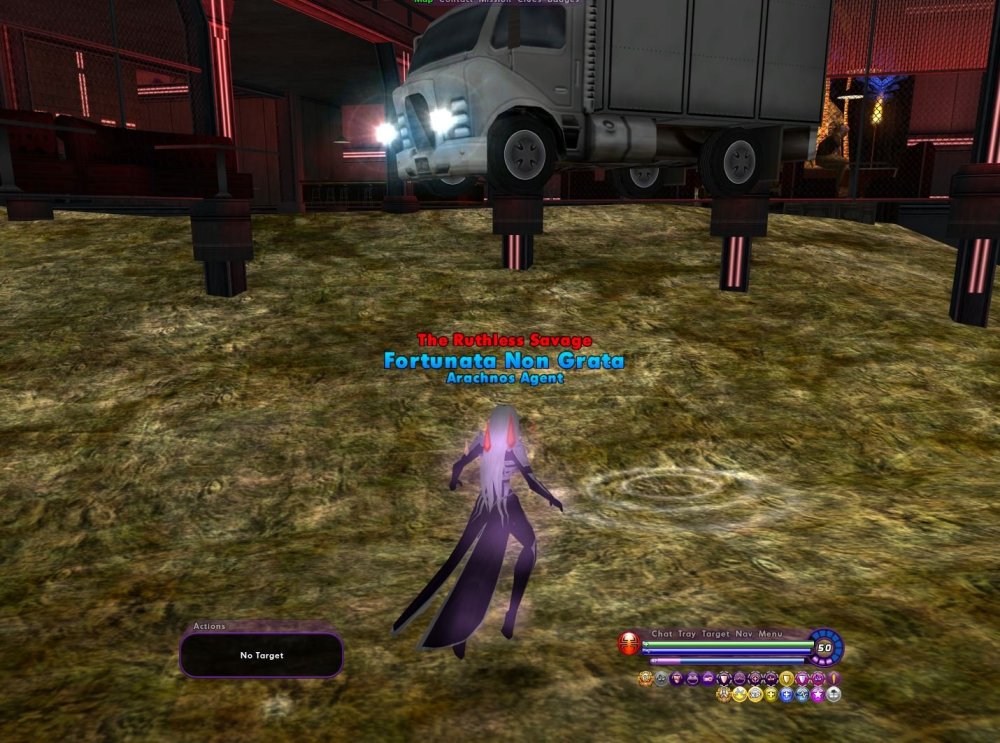The height and width of the screenshot is (743, 1000).
Task: Click the level 50 experience ring
Action: click(x=825, y=648)
